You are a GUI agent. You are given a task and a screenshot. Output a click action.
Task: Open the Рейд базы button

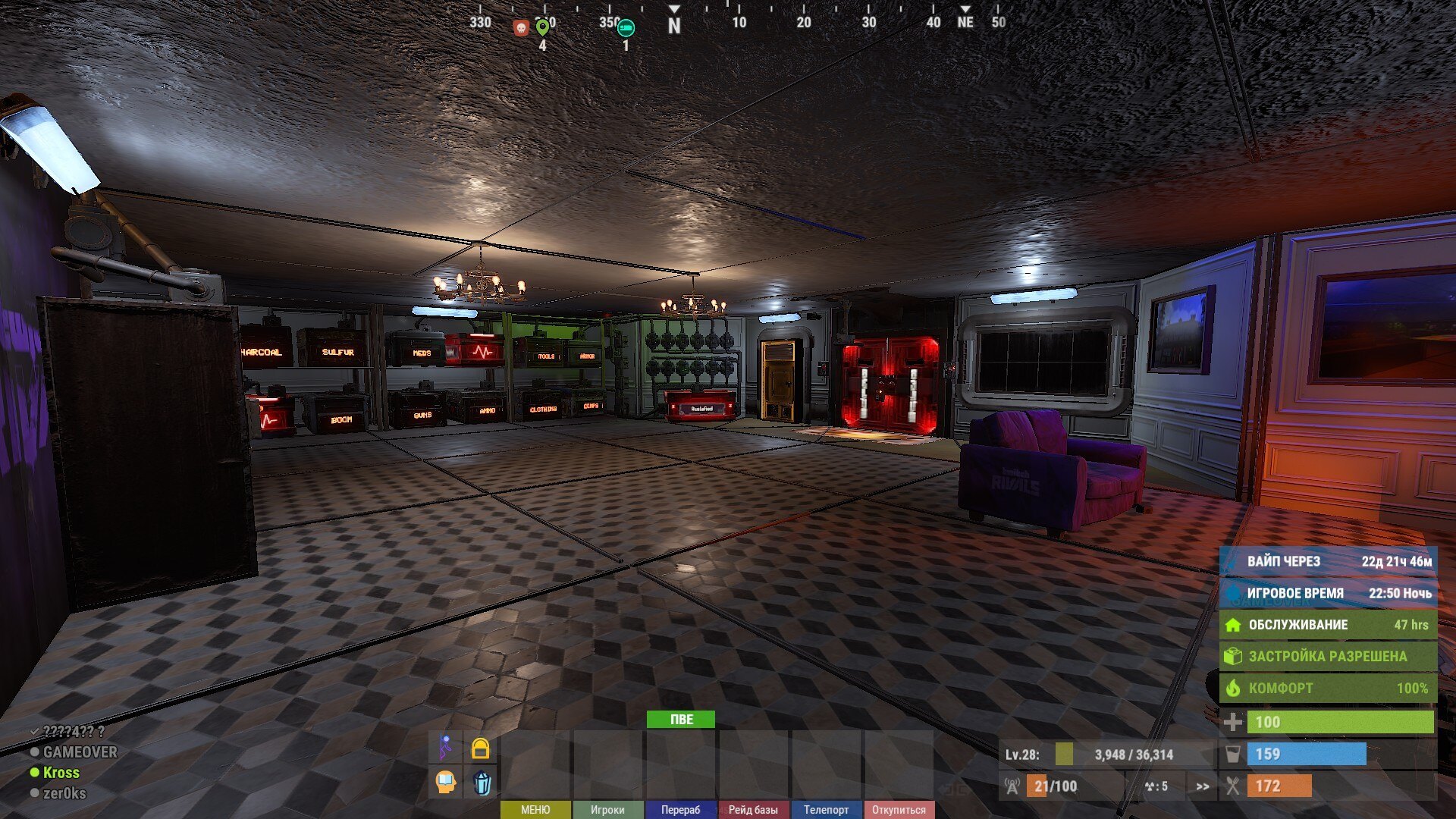pos(753,810)
